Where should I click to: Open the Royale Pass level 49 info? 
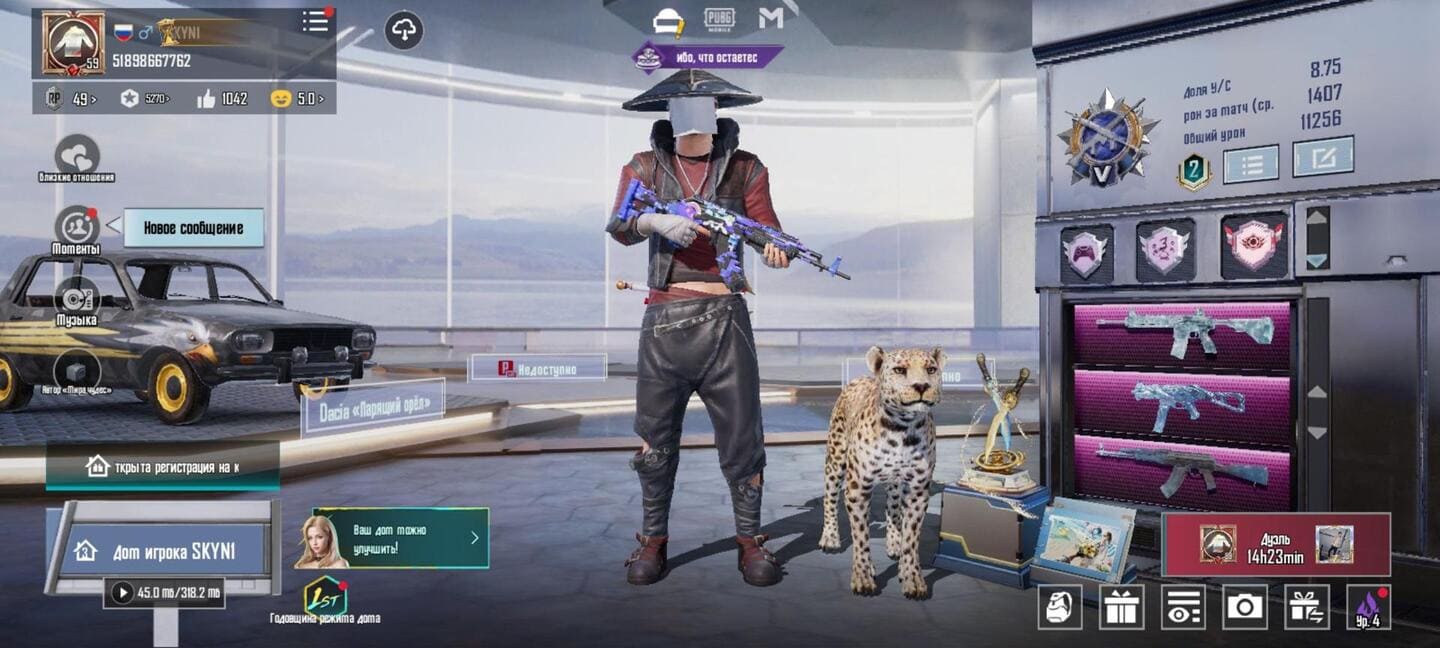pyautogui.click(x=65, y=98)
